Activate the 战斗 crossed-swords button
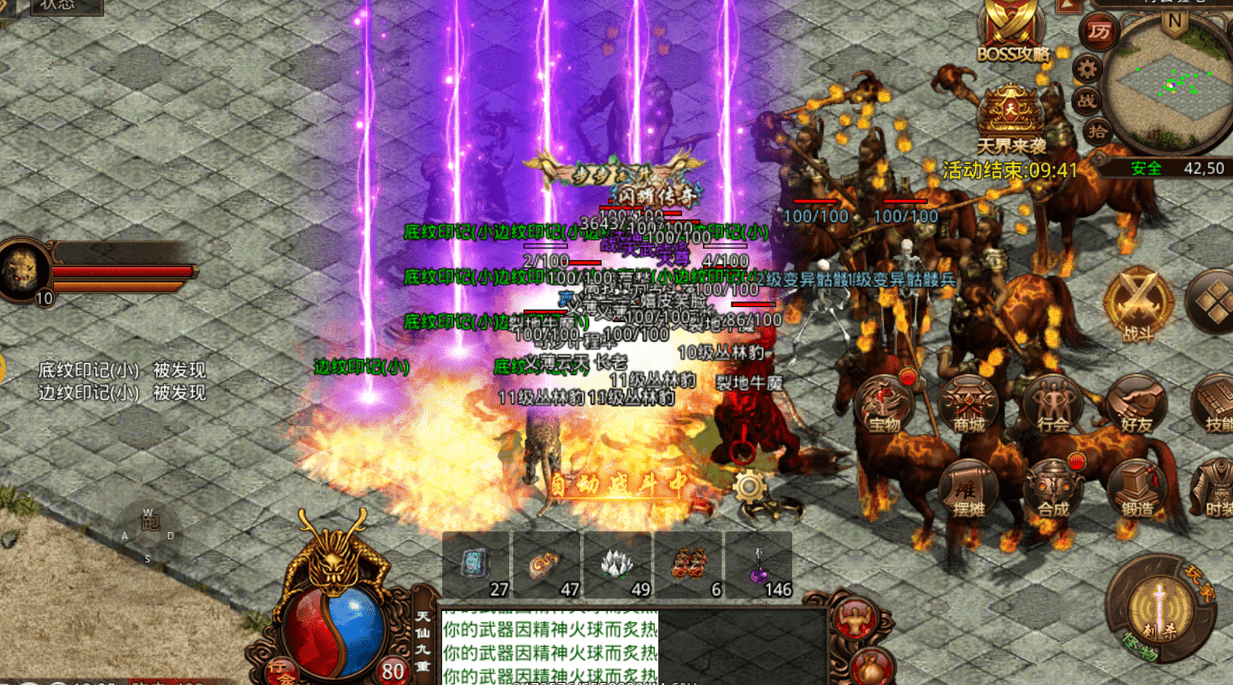Screen dimensions: 1233x685 (1138, 301)
